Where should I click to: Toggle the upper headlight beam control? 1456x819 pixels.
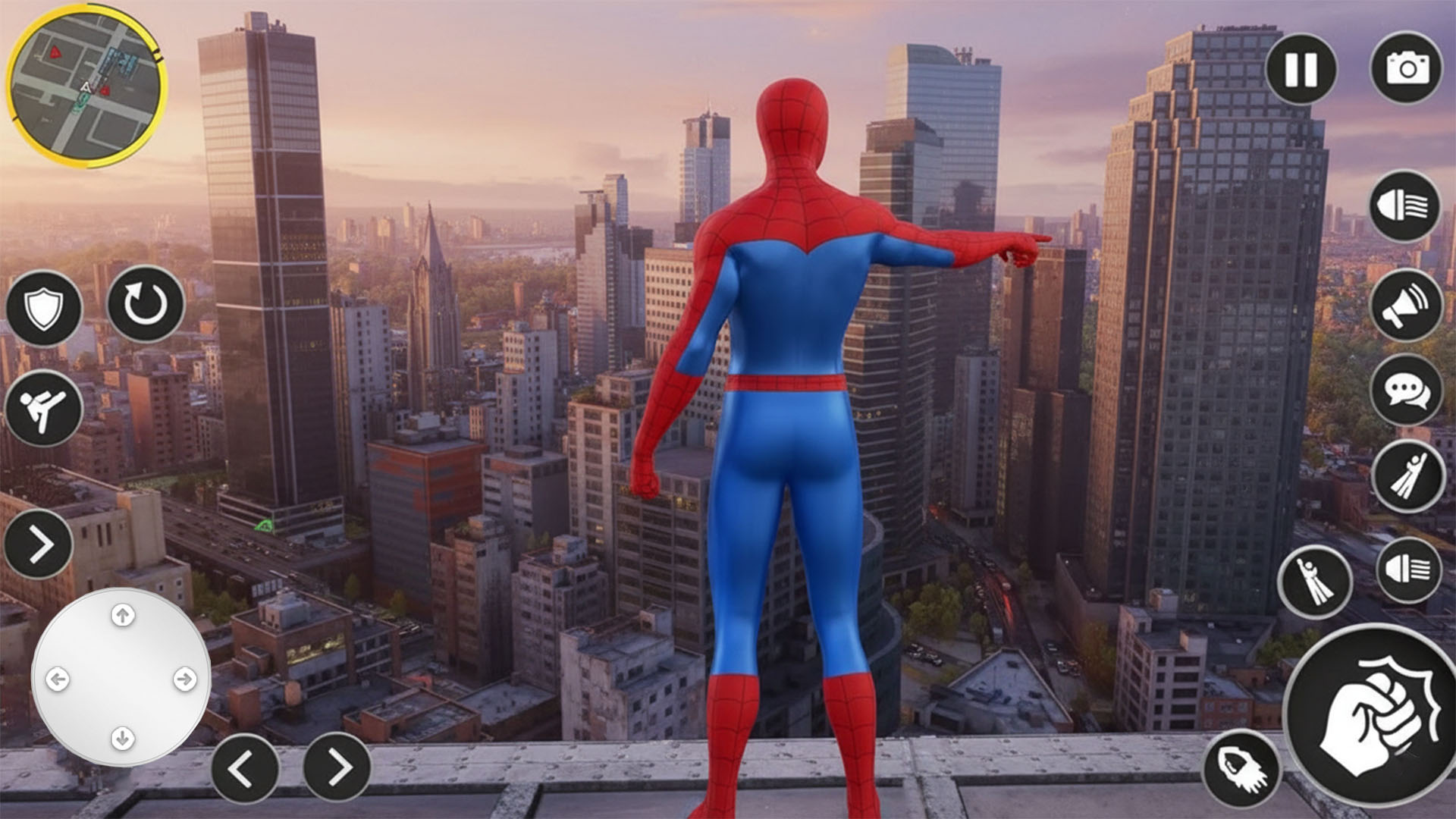[x=1402, y=206]
